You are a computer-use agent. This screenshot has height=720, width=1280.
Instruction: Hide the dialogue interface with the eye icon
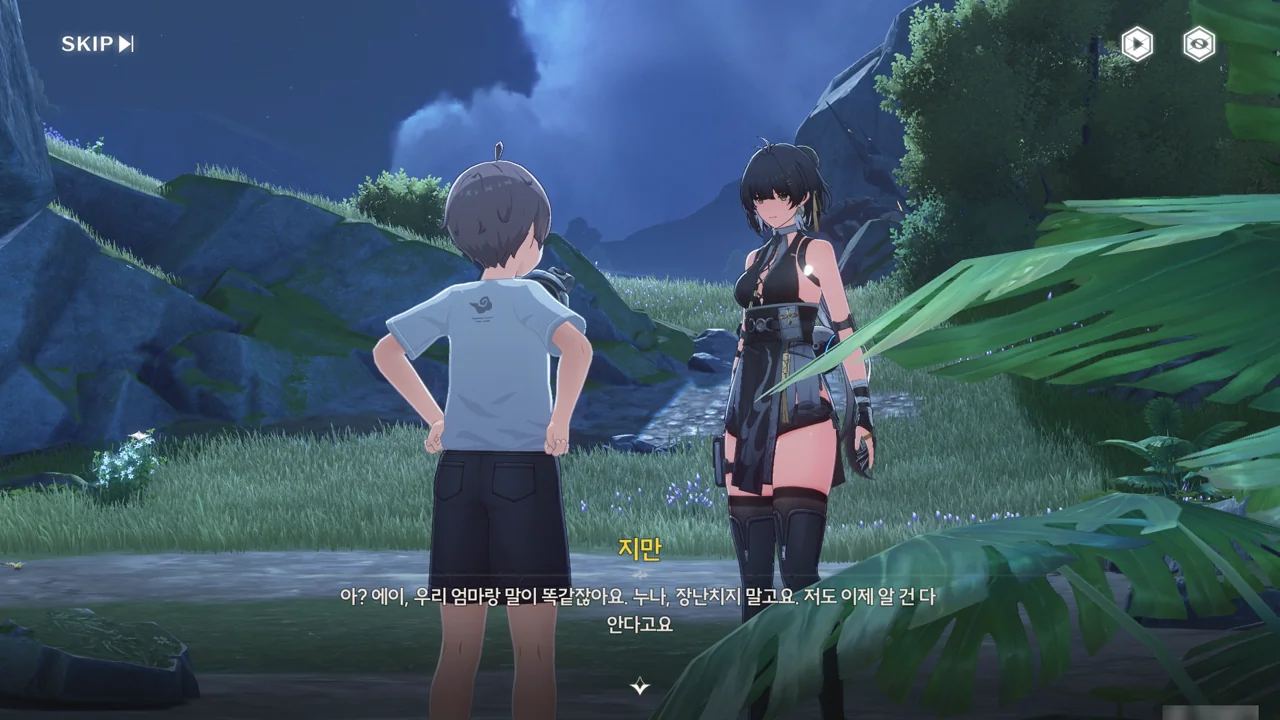(x=1199, y=44)
